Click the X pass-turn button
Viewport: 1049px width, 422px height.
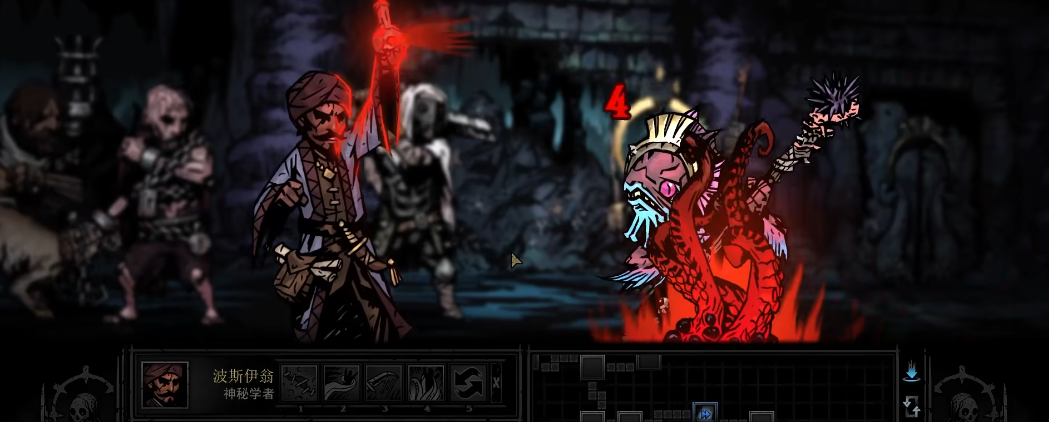(497, 383)
